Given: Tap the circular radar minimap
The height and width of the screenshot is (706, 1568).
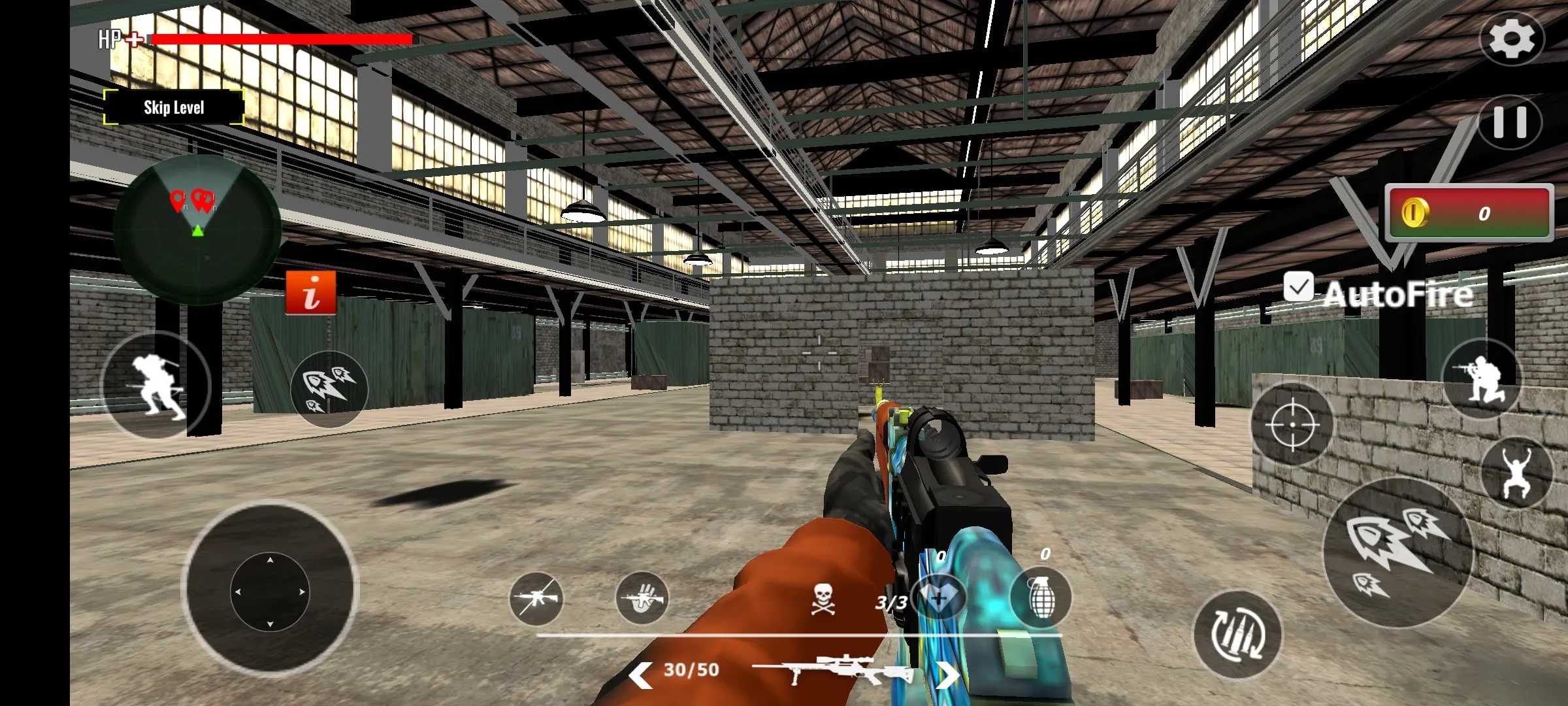Looking at the screenshot, I should click(x=197, y=229).
